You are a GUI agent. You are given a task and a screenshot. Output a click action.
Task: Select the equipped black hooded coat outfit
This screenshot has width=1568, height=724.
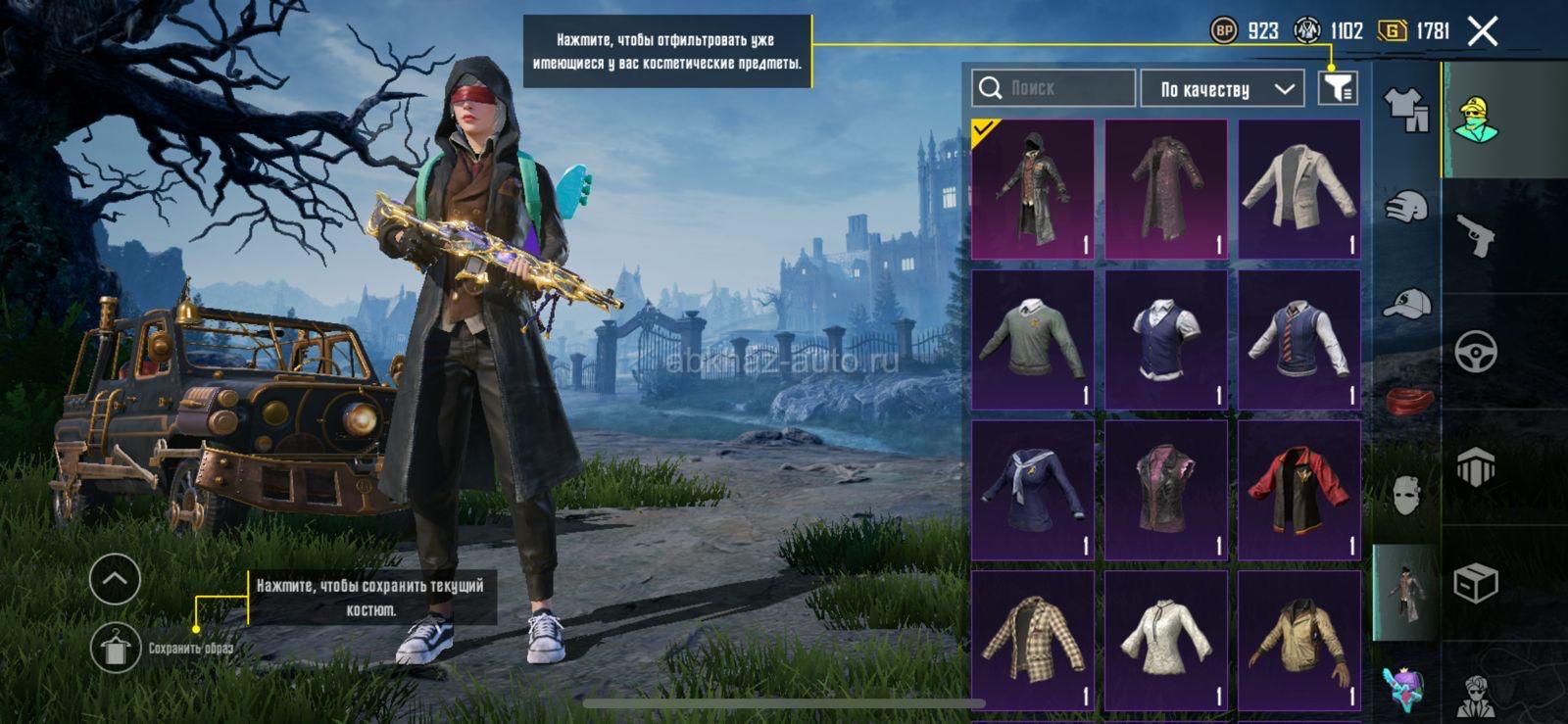click(1032, 189)
